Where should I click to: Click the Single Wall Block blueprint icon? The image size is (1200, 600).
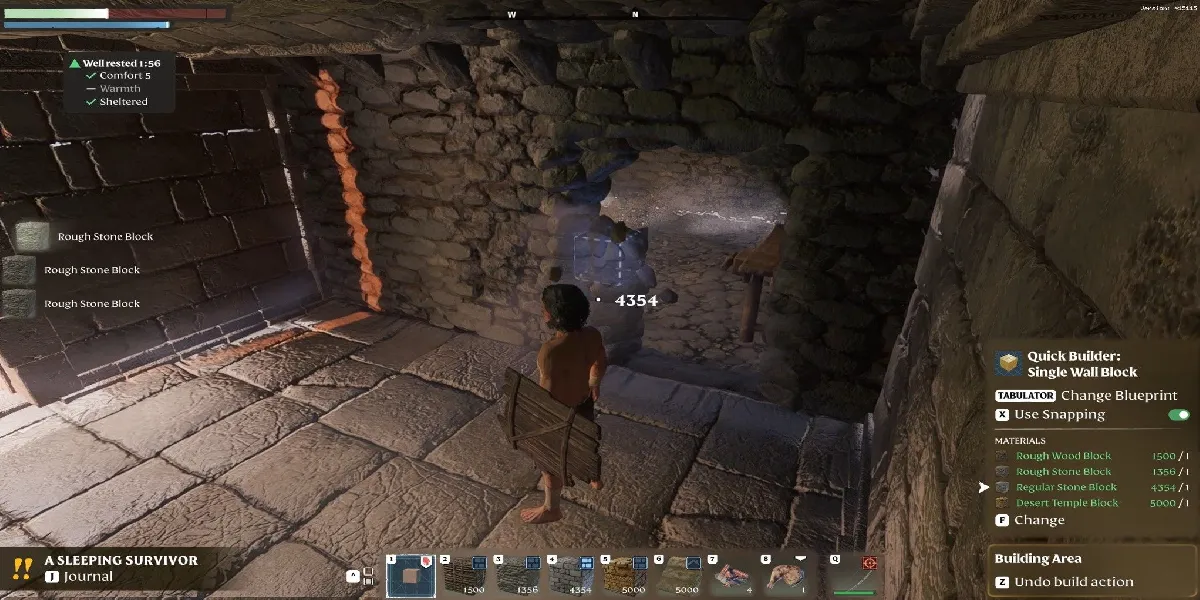pos(1010,364)
